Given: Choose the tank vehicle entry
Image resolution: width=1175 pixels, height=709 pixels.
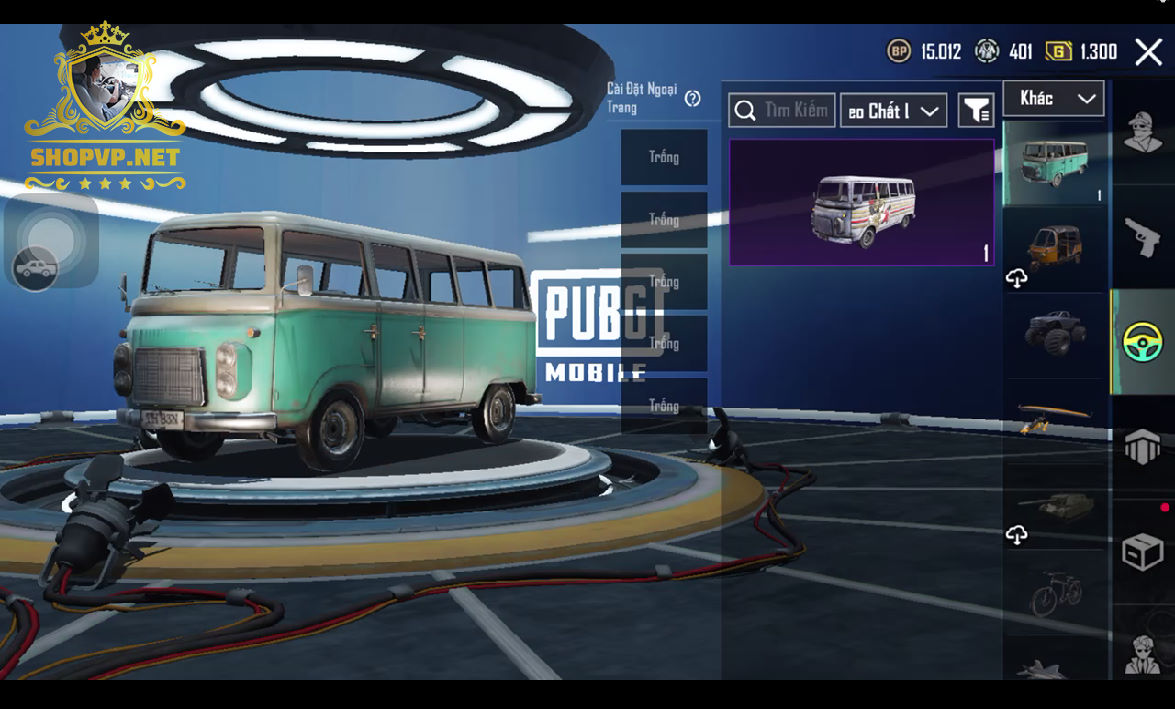Looking at the screenshot, I should tap(1056, 506).
